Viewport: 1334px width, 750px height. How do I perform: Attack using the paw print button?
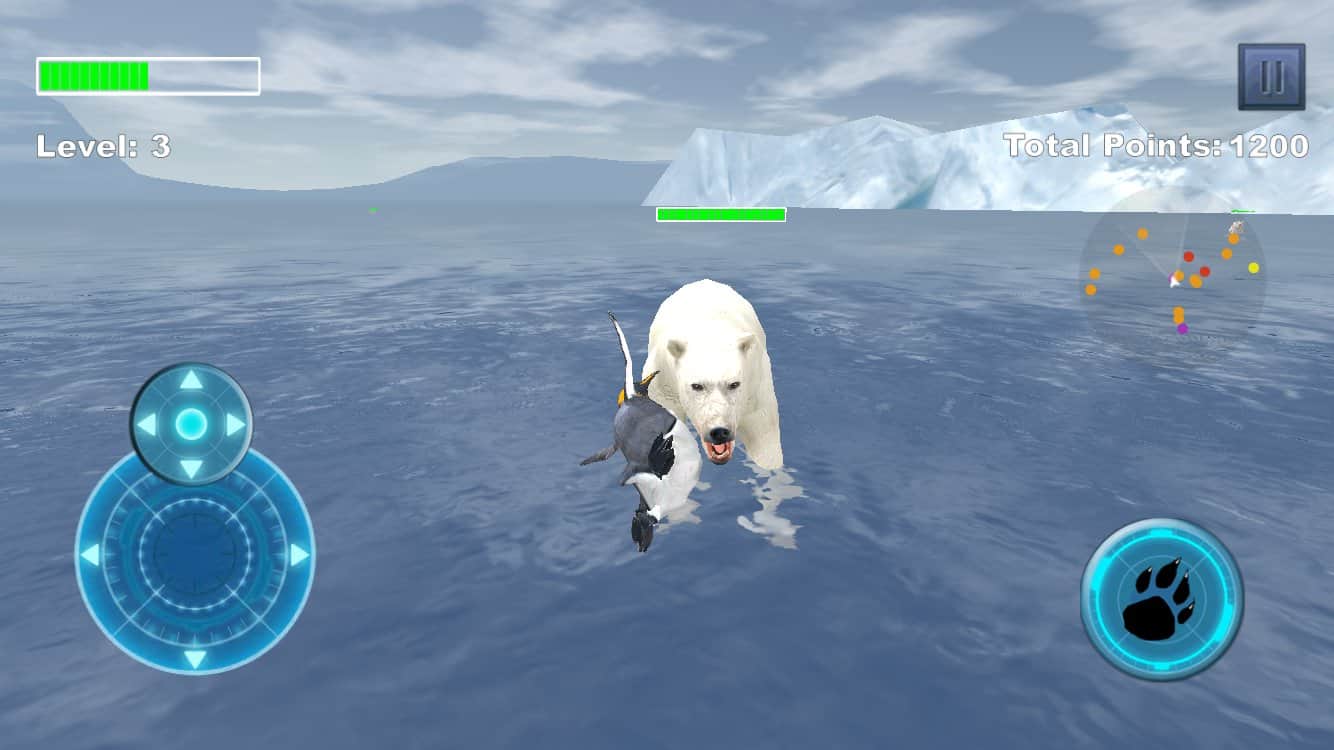(x=1161, y=599)
